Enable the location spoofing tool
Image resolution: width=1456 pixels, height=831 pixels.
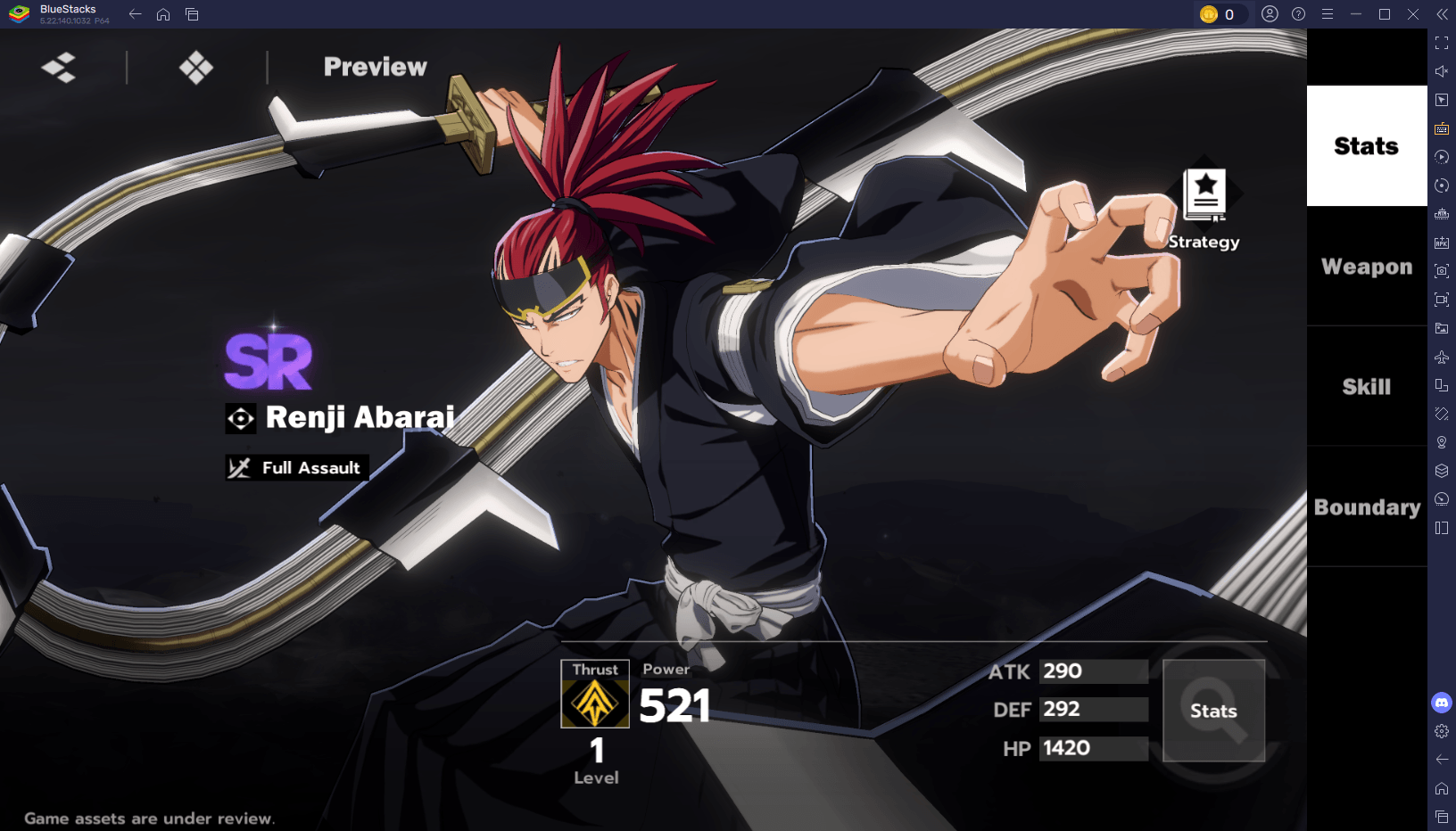tap(1442, 441)
